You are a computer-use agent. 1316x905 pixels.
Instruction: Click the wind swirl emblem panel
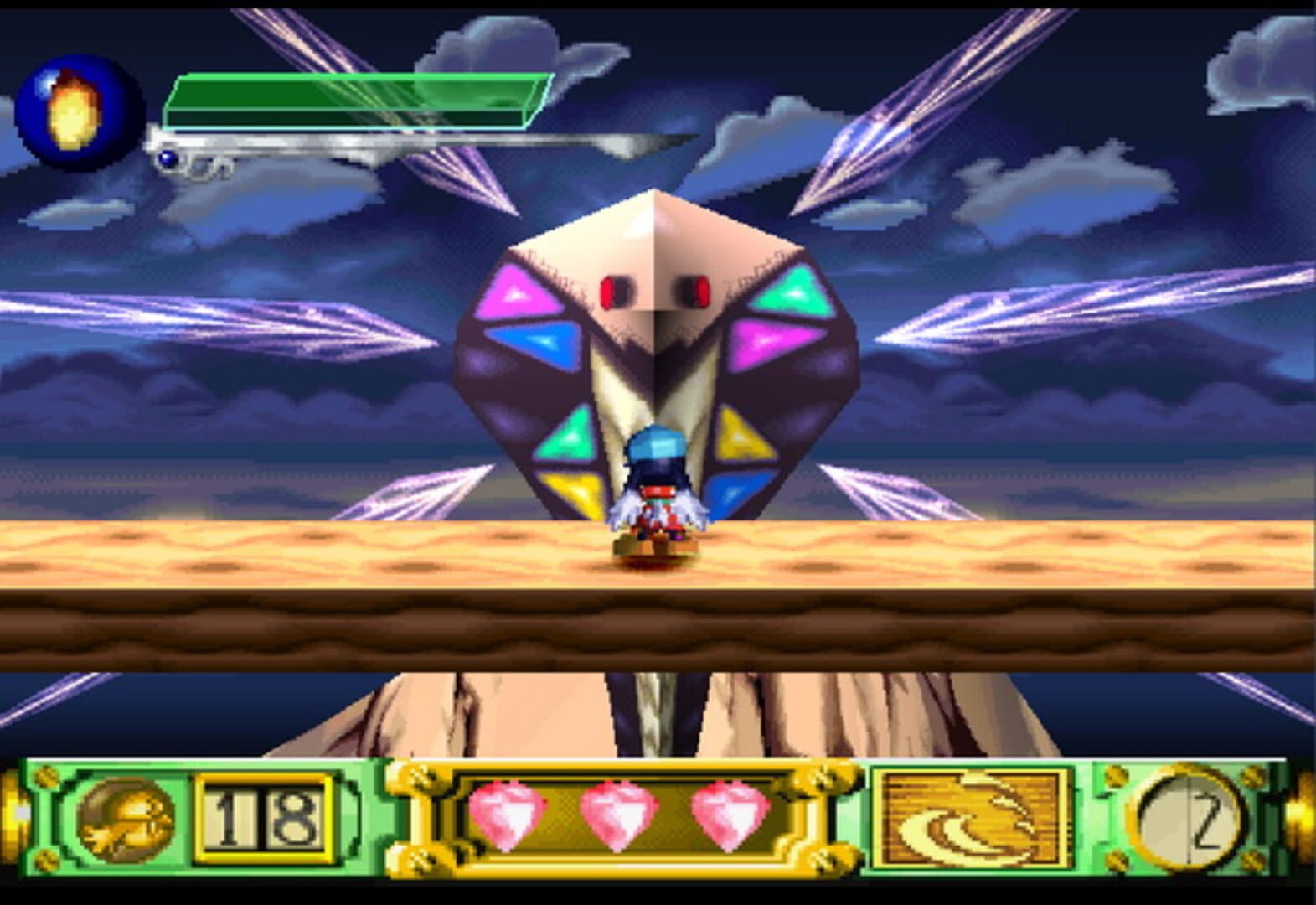point(972,819)
